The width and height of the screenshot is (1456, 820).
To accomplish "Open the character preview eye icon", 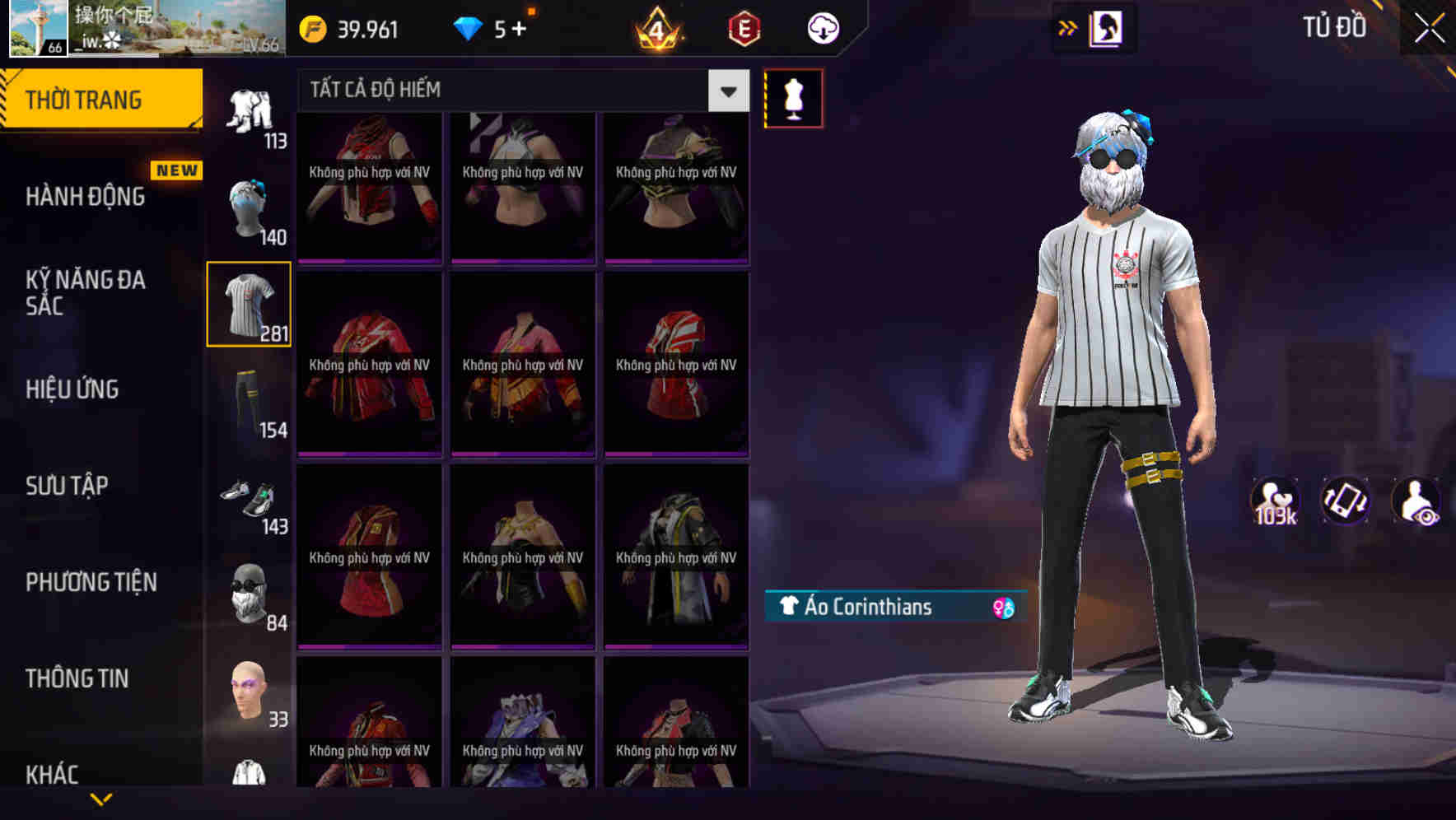I will click(1418, 501).
